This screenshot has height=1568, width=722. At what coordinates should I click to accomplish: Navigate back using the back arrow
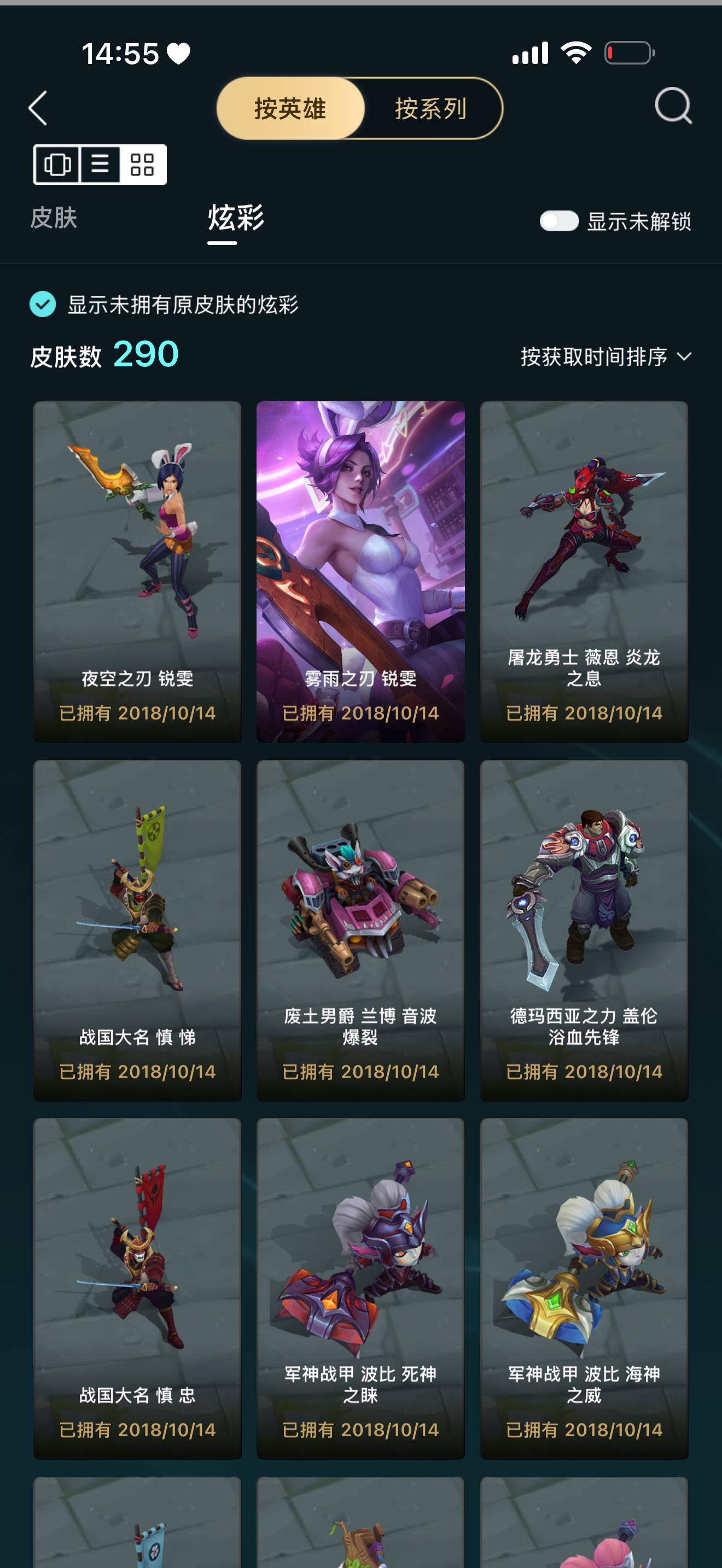pos(38,108)
